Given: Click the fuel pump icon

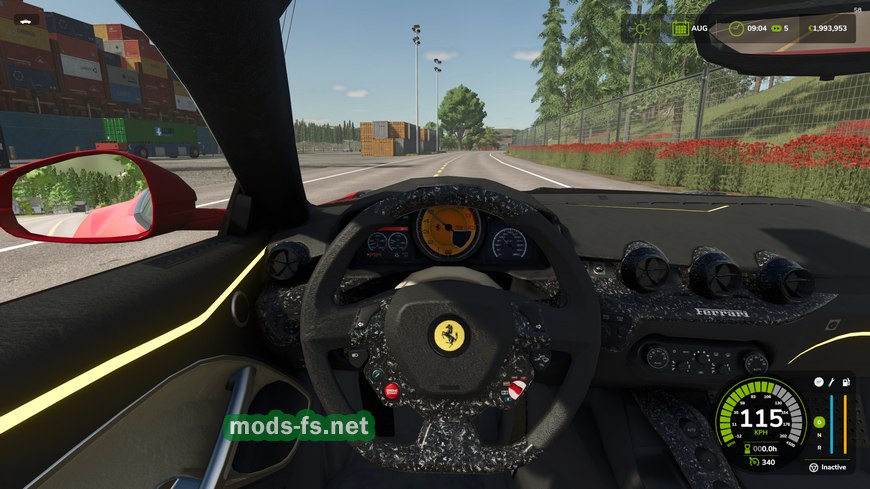Looking at the screenshot, I should tap(847, 382).
